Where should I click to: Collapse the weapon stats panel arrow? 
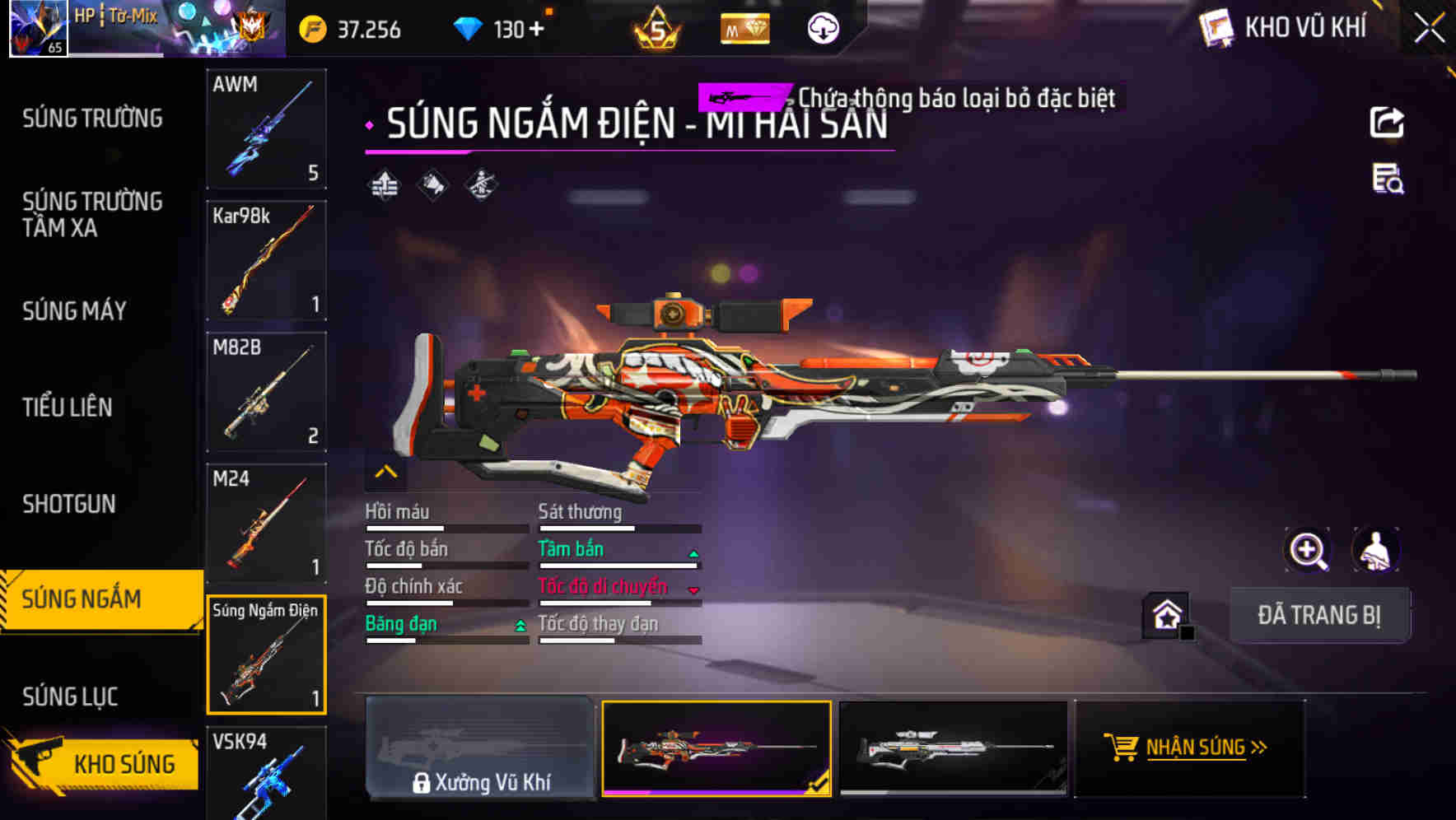(385, 472)
